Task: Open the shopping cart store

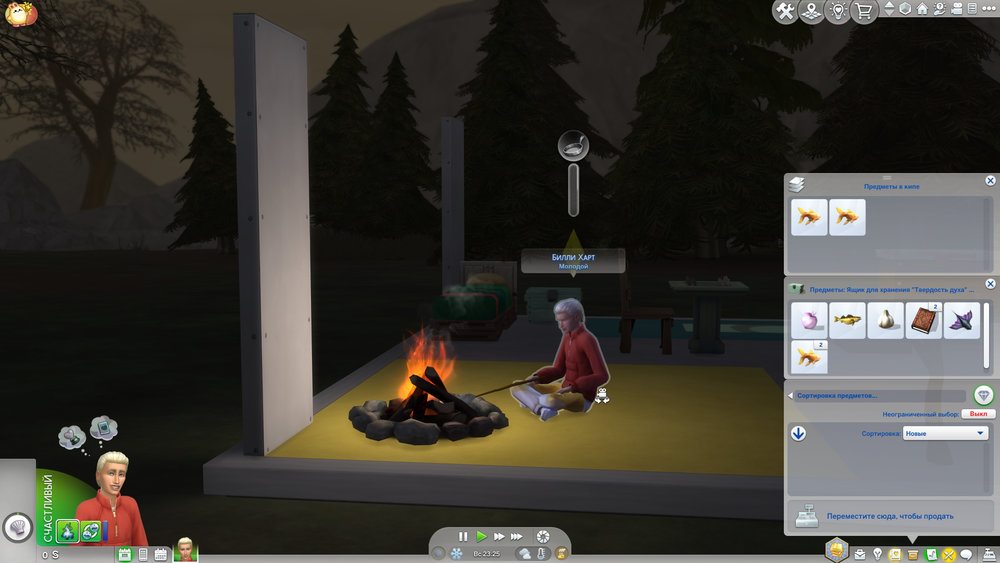Action: point(863,11)
